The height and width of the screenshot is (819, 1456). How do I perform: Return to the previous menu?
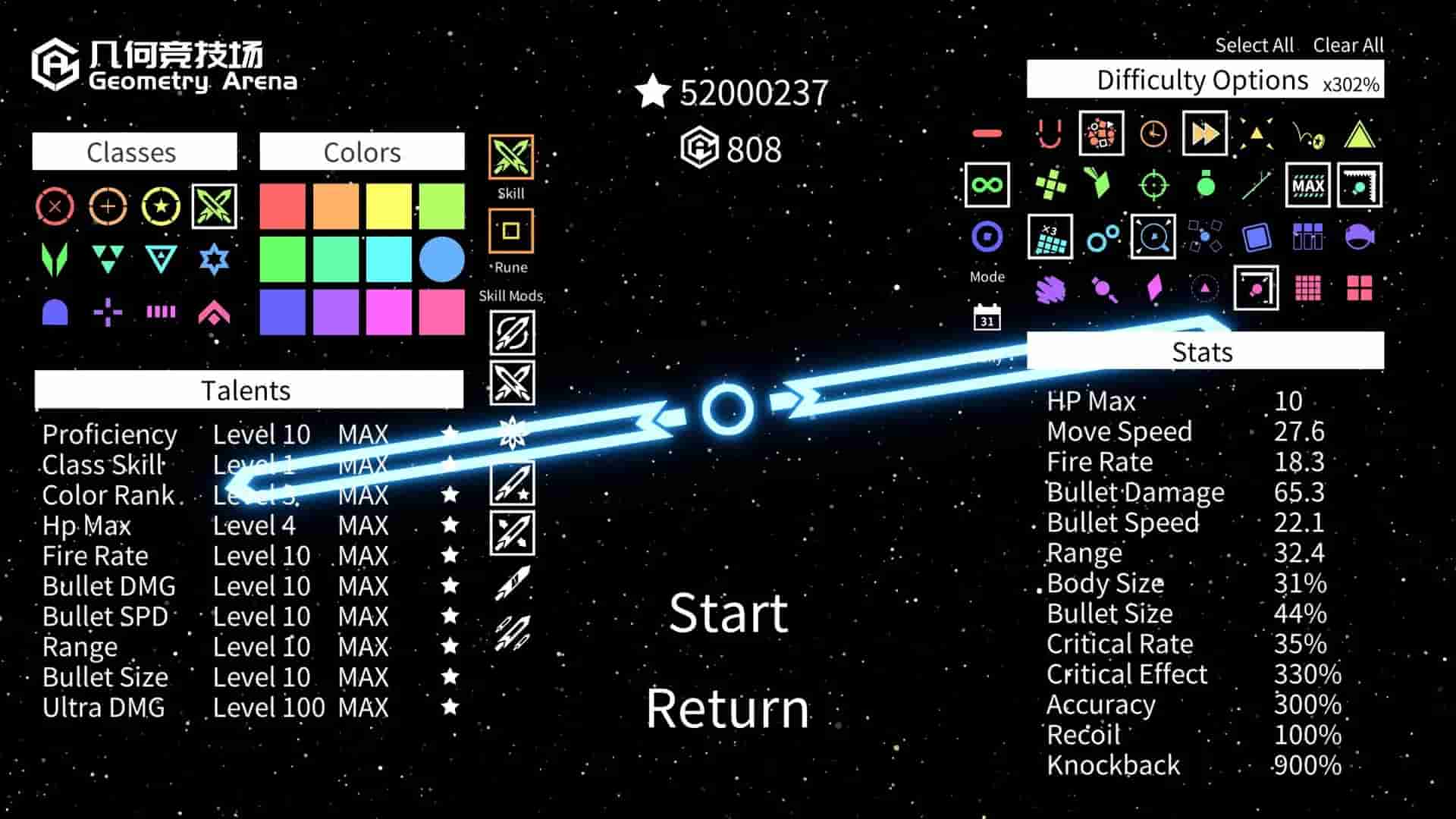pos(727,708)
